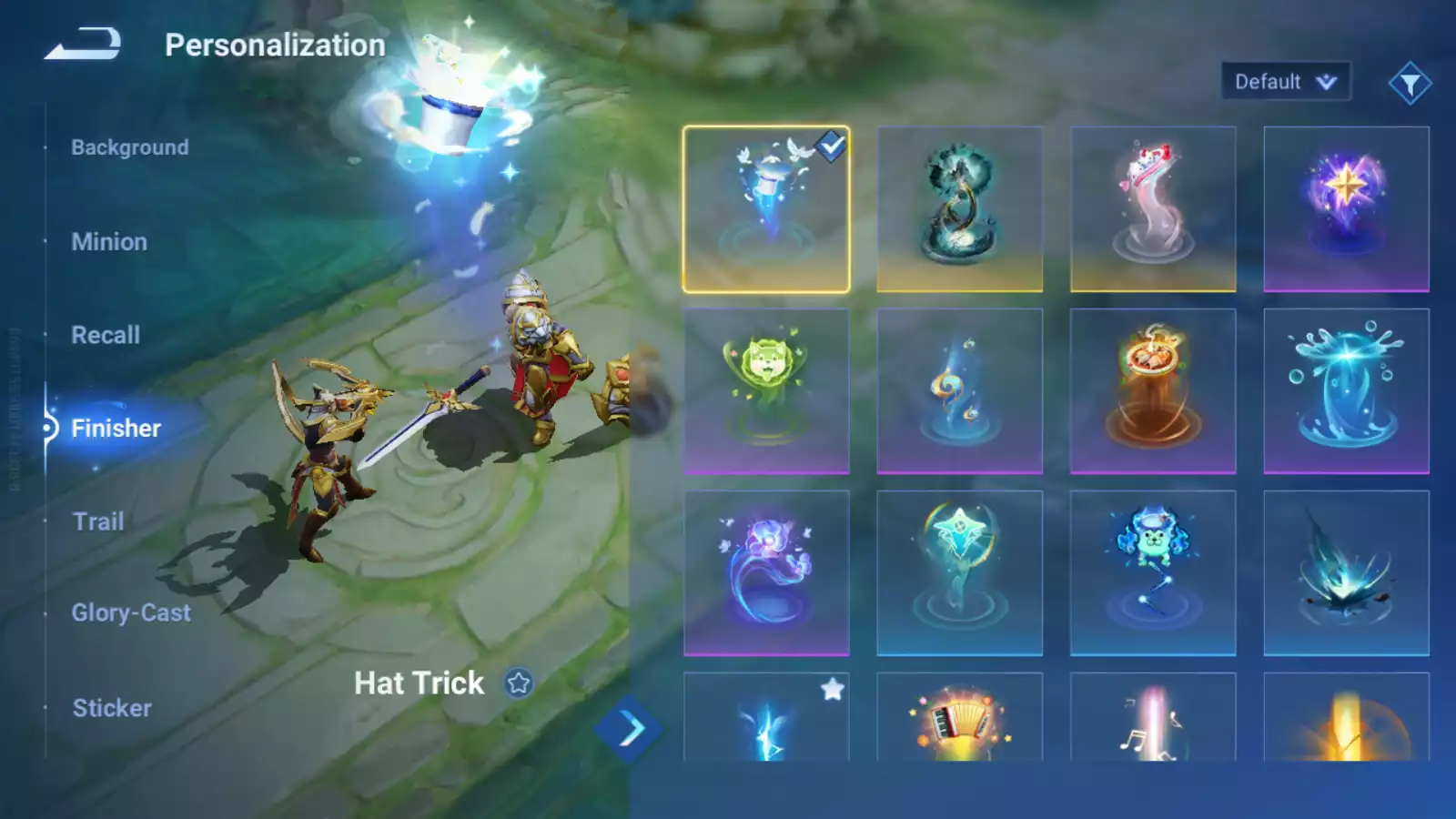Screen dimensions: 1456x819
Task: Open the diamond filter button
Action: 1410,84
